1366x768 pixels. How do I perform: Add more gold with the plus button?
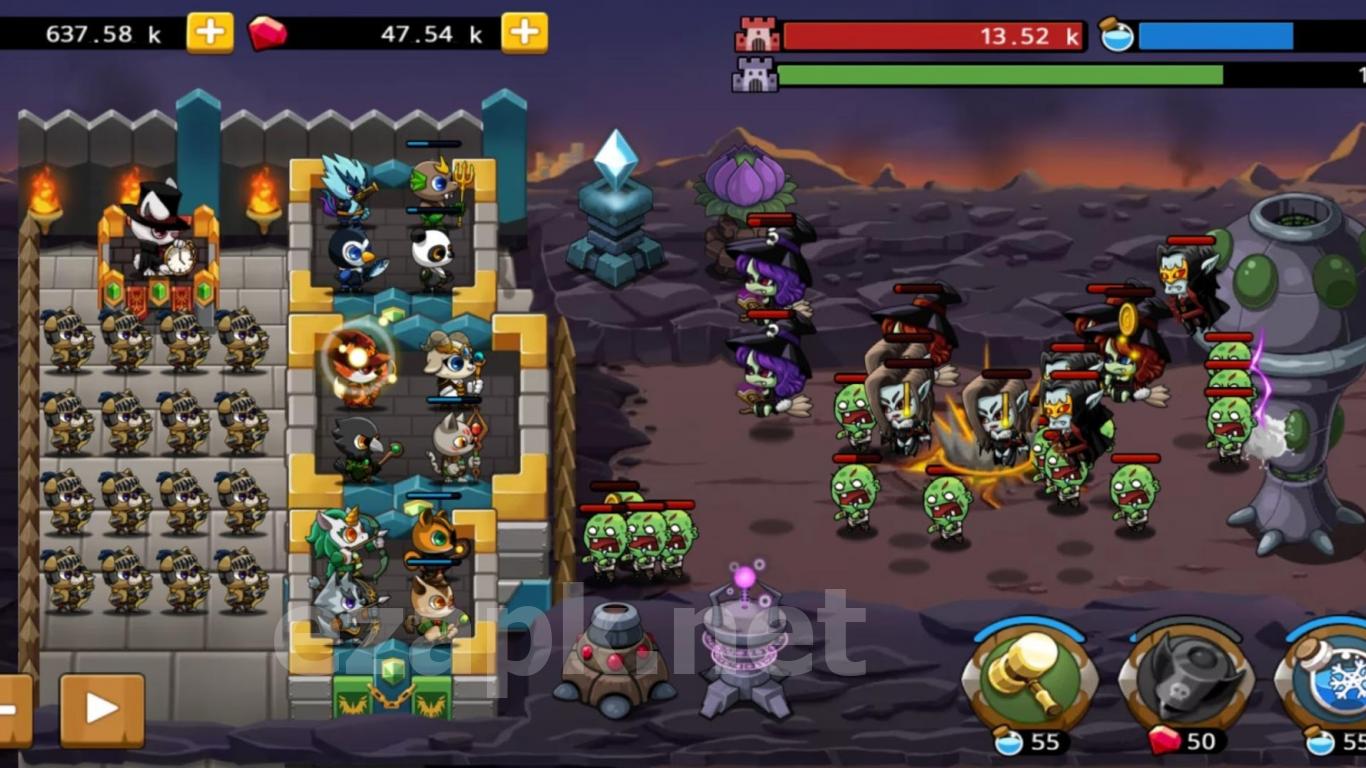coord(210,33)
